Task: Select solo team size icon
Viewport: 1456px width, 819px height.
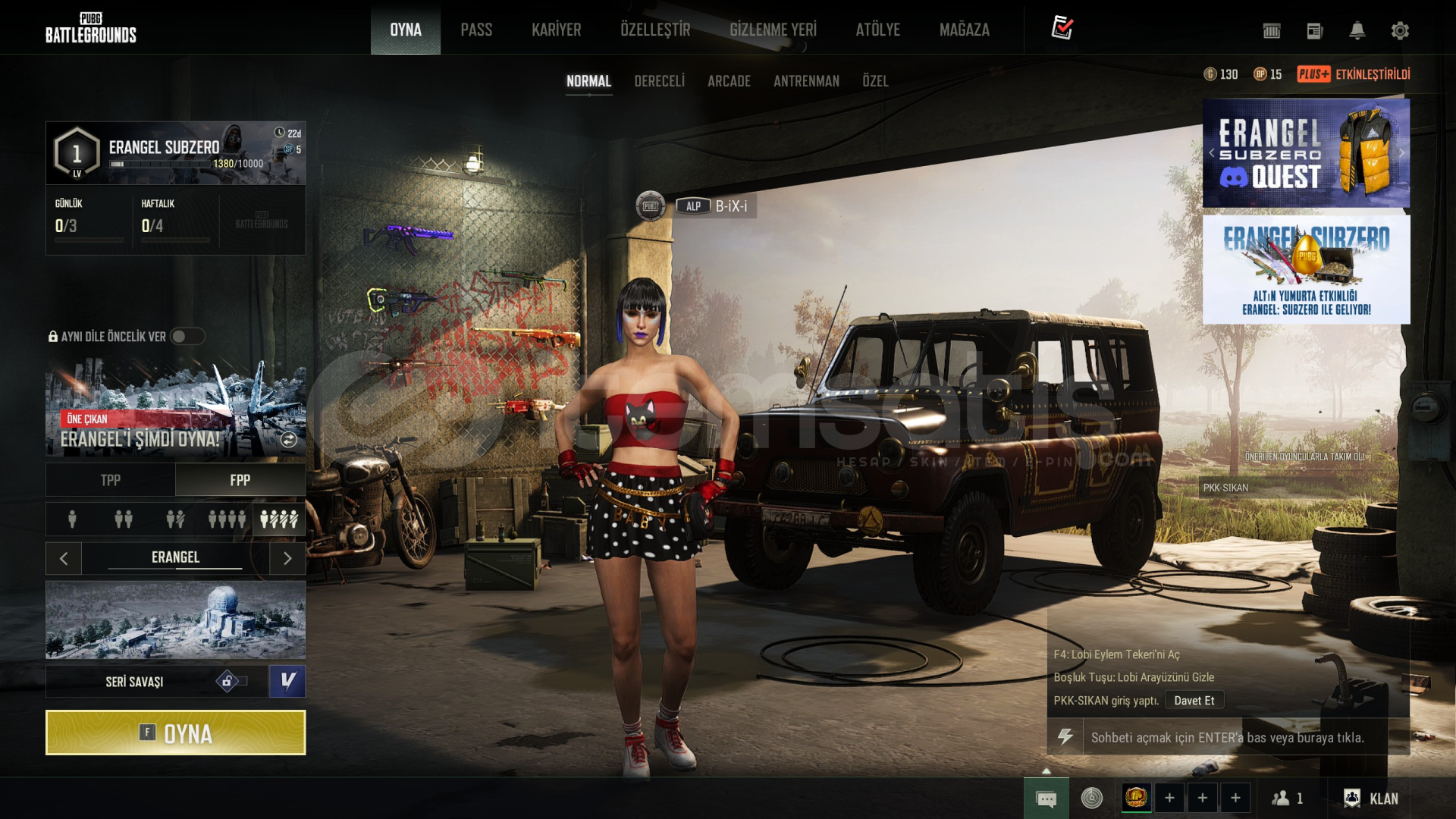Action: point(72,519)
